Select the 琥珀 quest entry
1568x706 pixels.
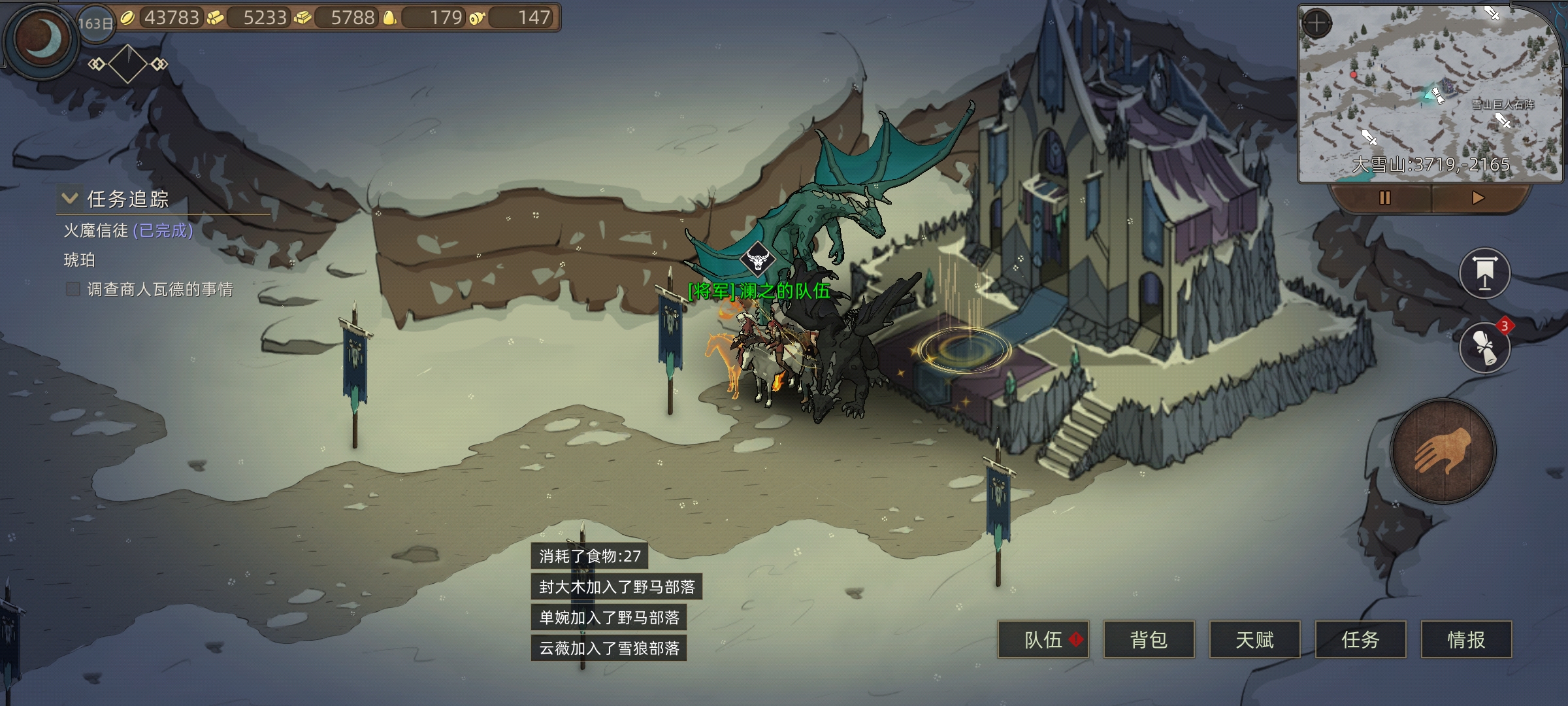[x=80, y=260]
